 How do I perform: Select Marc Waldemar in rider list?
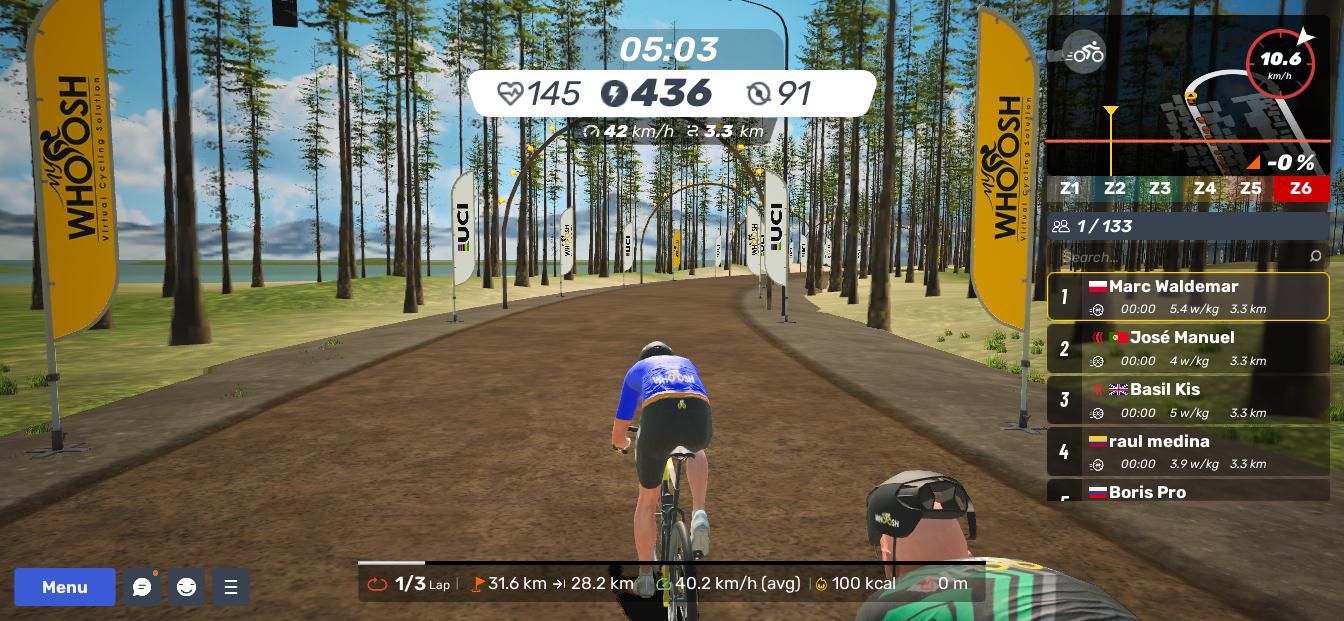point(1188,296)
